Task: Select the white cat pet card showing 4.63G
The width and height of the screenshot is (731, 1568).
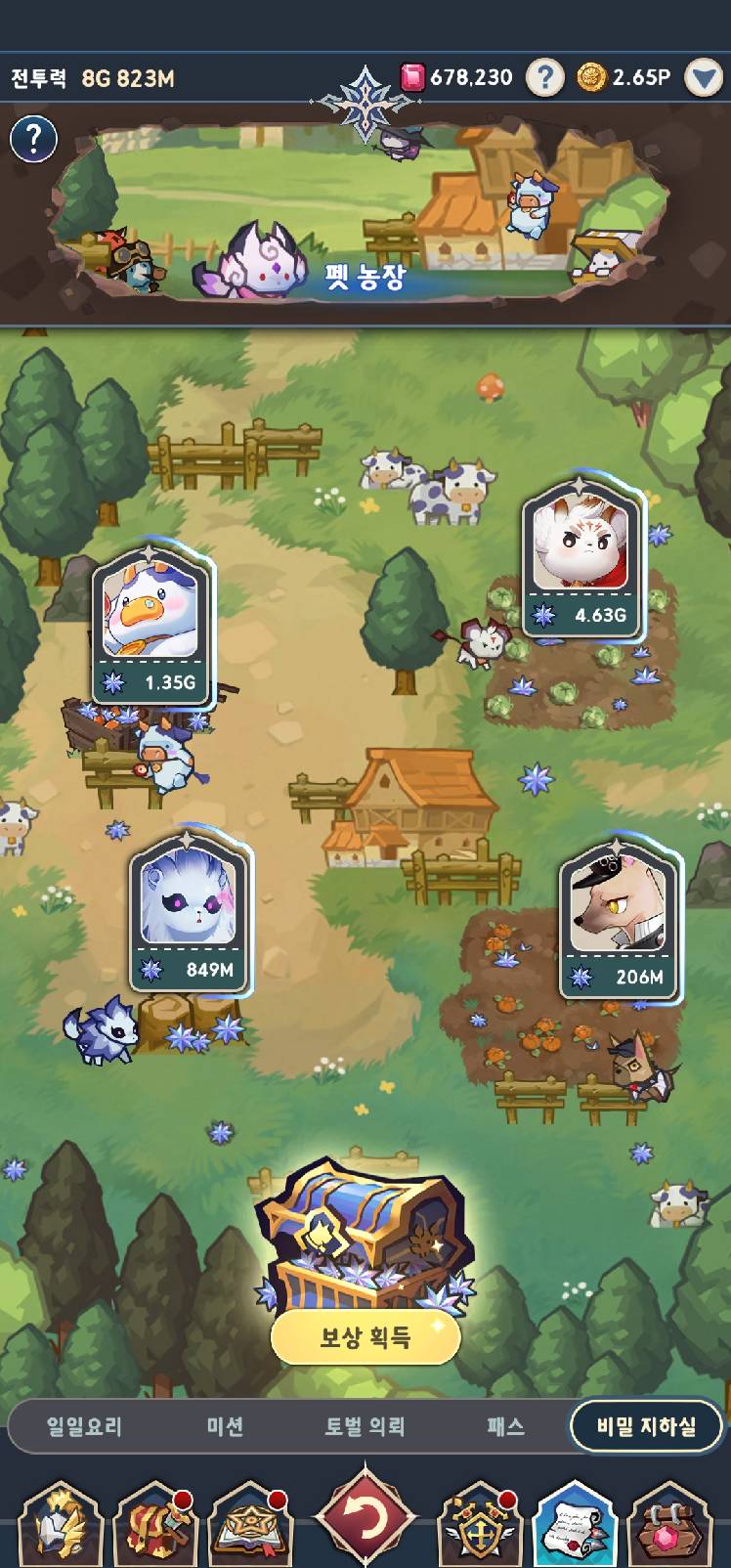Action: click(x=582, y=558)
